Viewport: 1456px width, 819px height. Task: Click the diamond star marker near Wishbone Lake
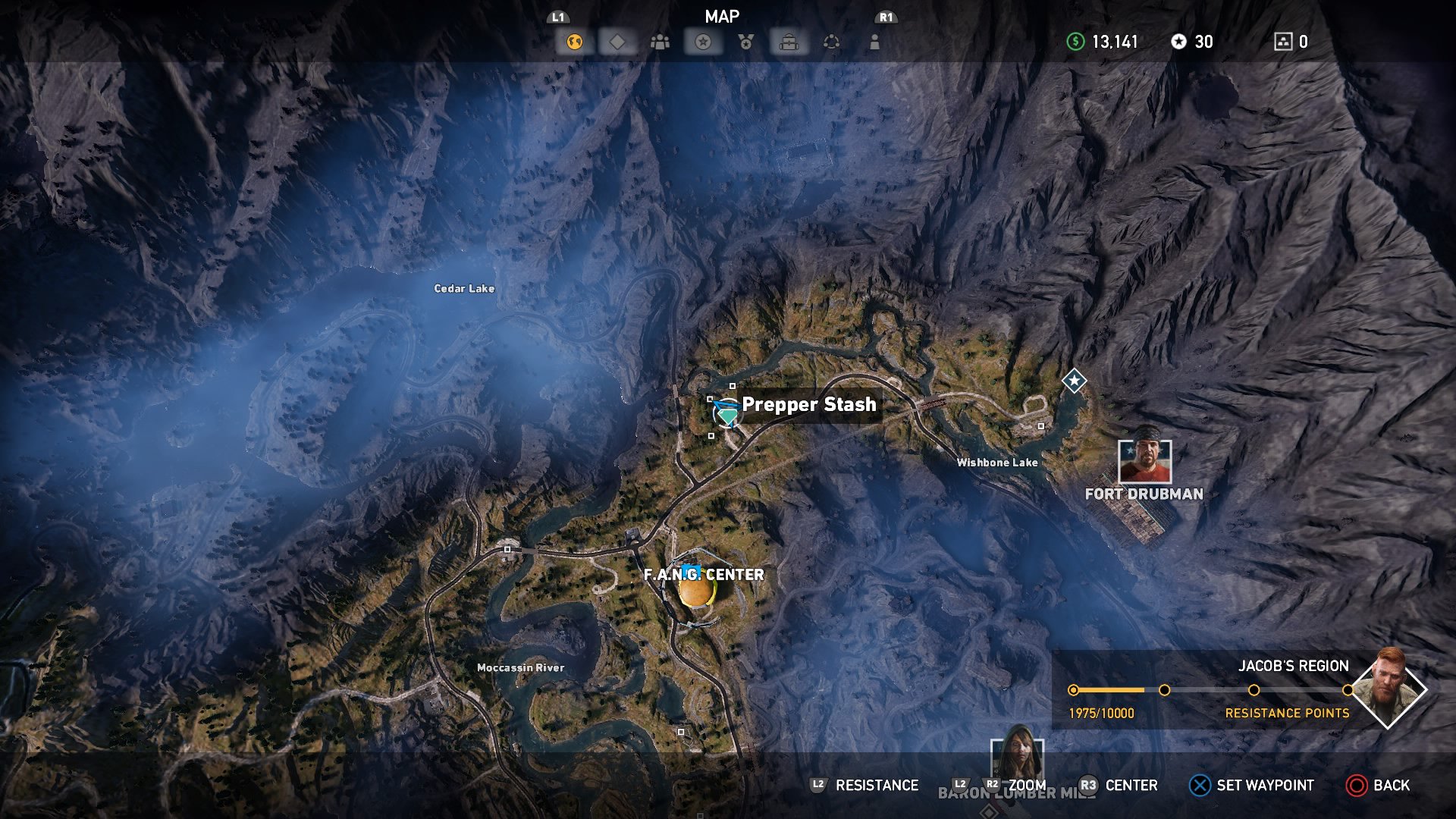pyautogui.click(x=1074, y=380)
